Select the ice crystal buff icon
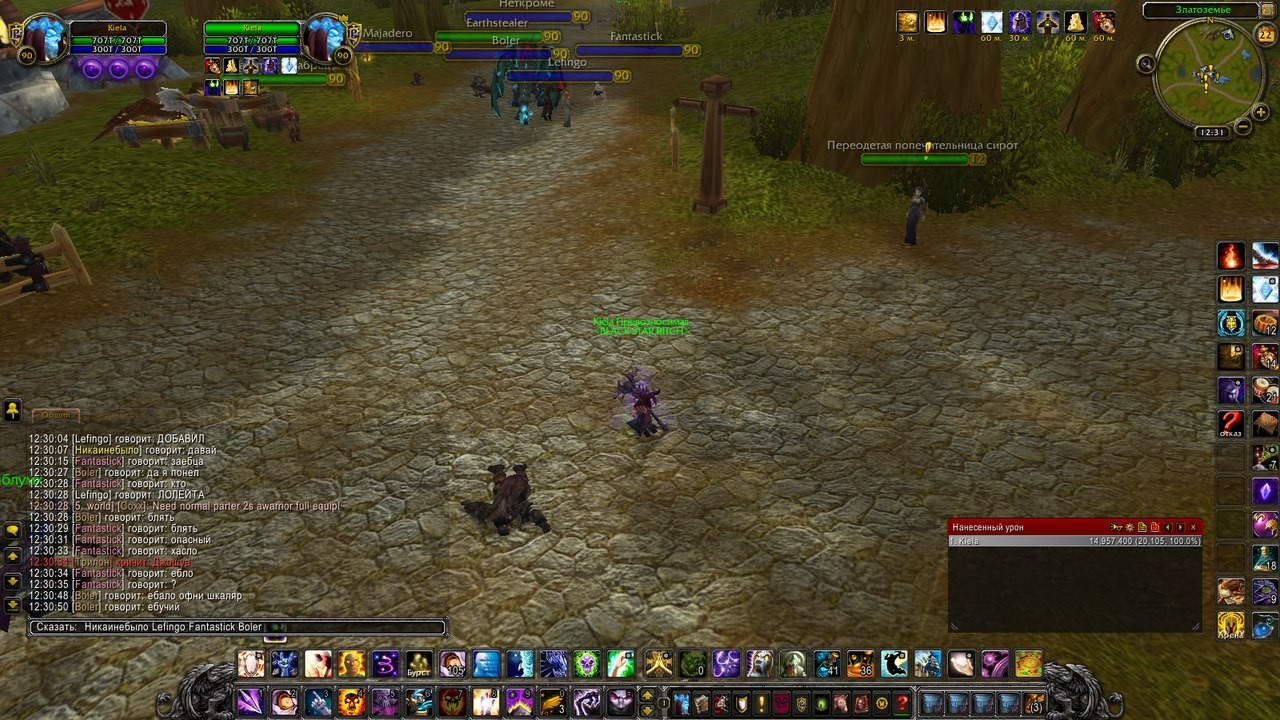The image size is (1280, 720). click(x=991, y=22)
